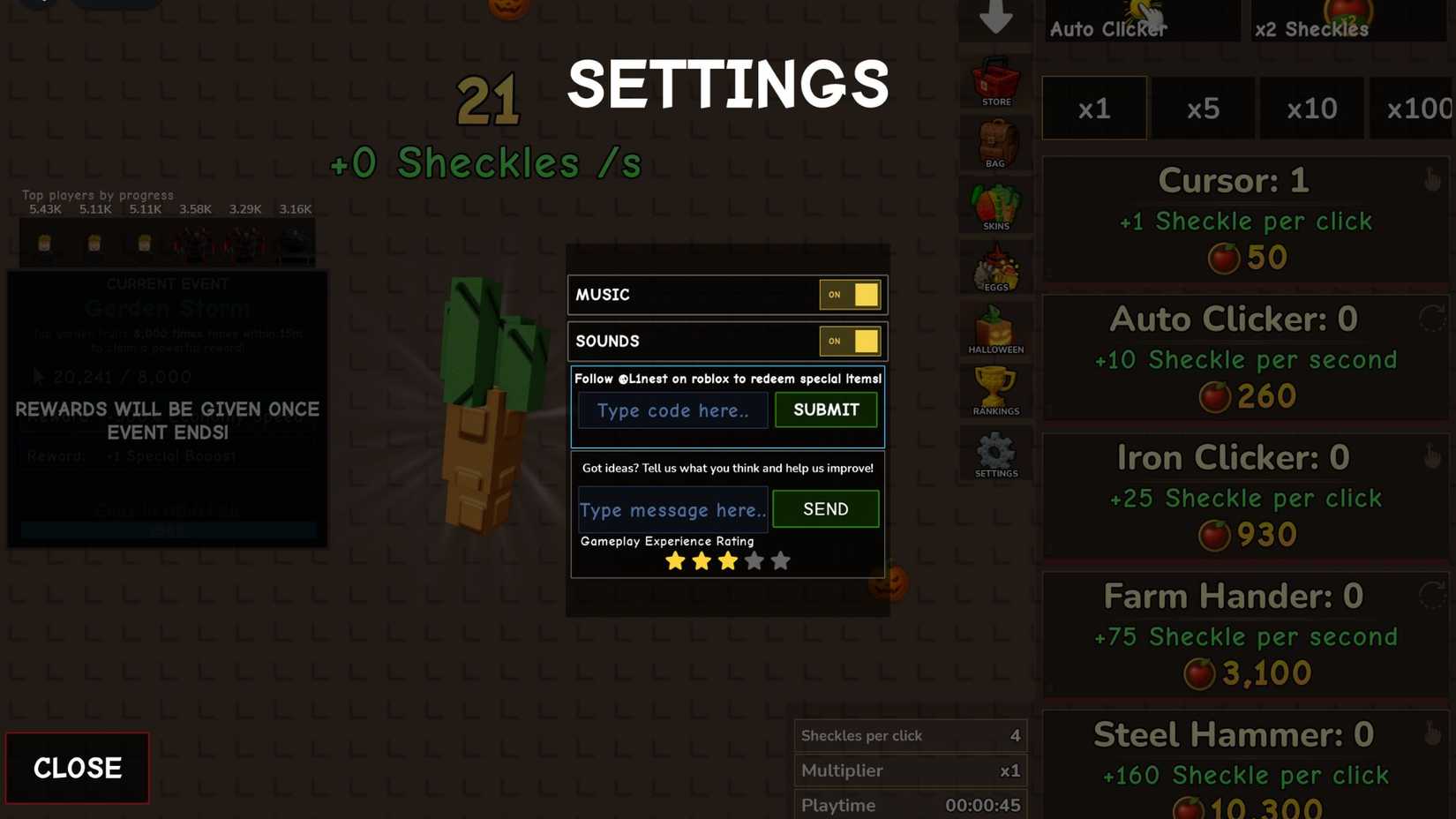
Task: Disable the SOUNDS switch
Action: pos(850,342)
